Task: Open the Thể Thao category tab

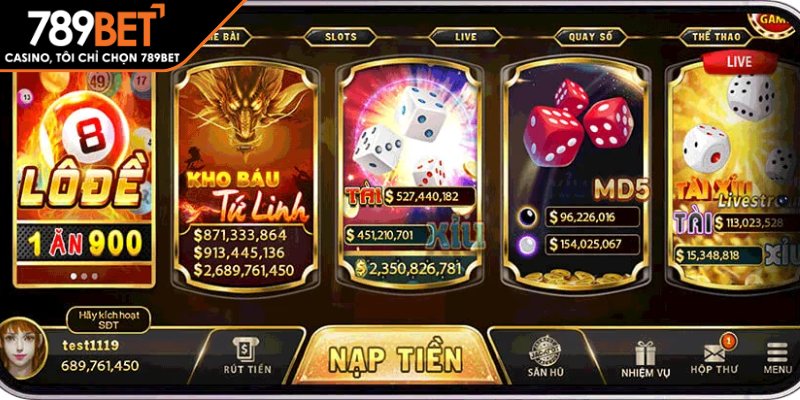Action: tap(715, 35)
